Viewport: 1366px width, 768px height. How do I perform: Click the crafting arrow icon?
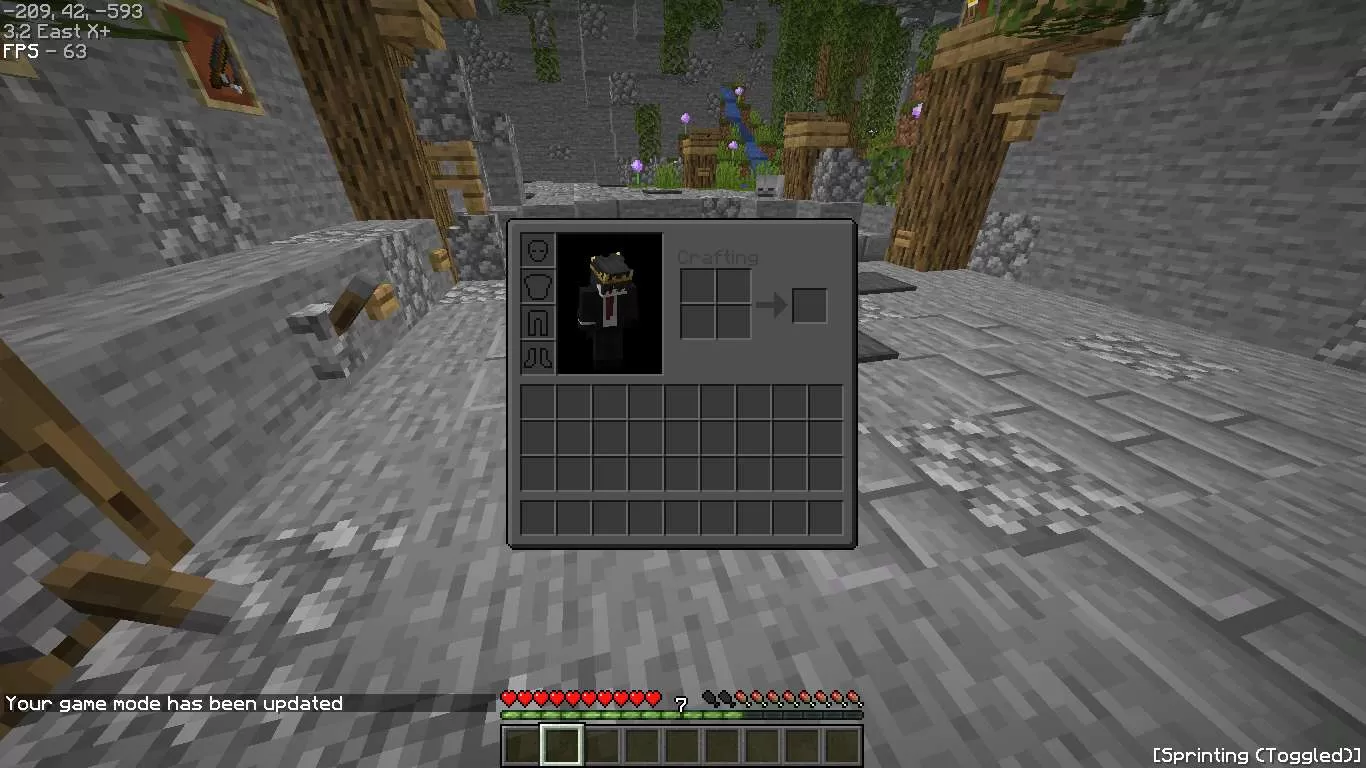773,303
